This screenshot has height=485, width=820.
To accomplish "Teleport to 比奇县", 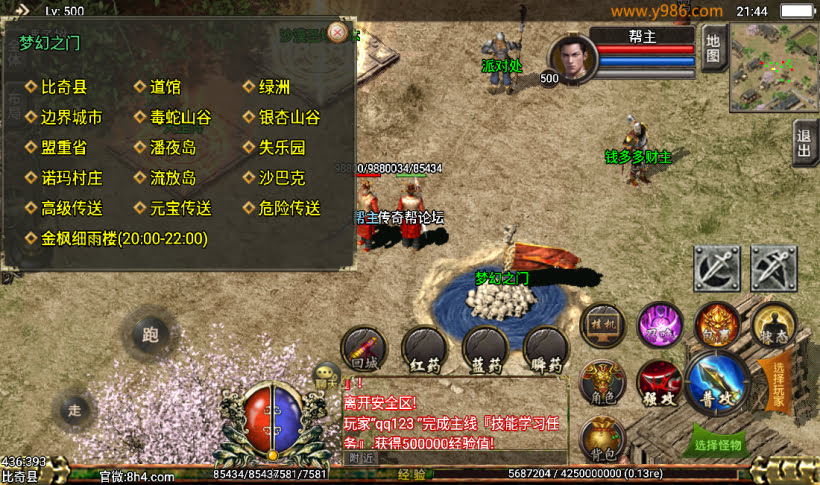I will coord(64,87).
